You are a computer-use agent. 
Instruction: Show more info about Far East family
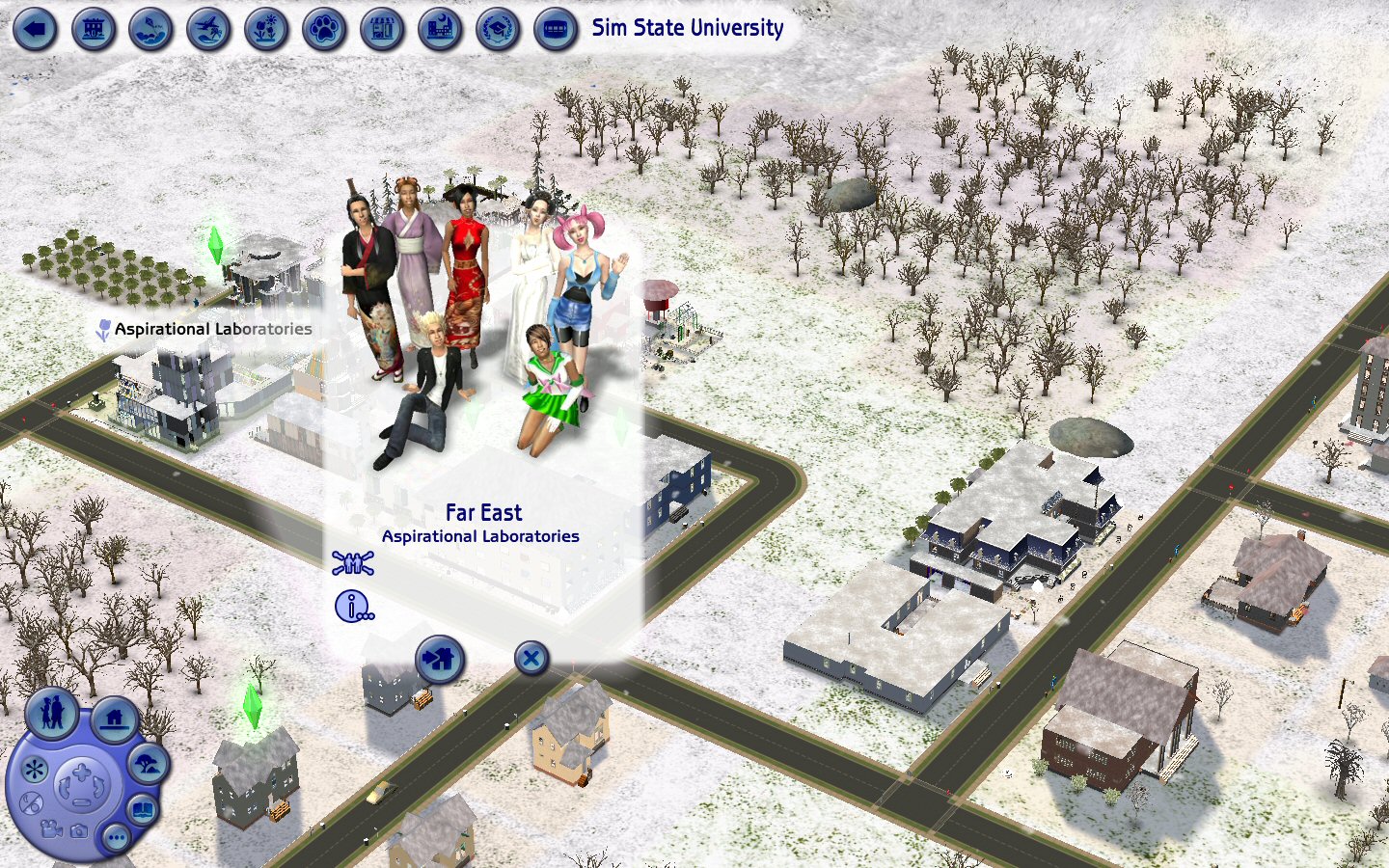pyautogui.click(x=353, y=607)
